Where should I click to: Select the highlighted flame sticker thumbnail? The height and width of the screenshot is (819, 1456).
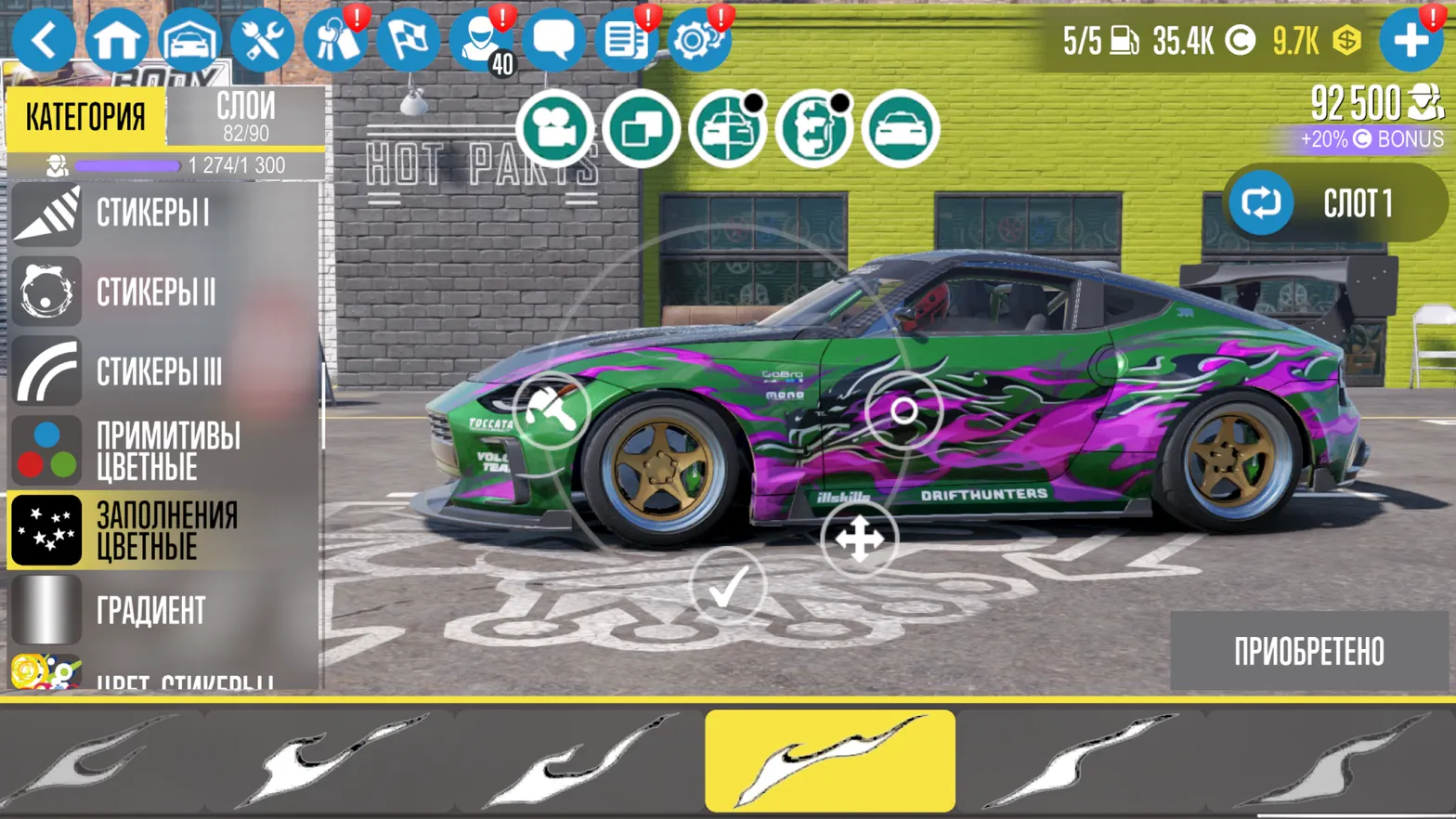pyautogui.click(x=830, y=759)
